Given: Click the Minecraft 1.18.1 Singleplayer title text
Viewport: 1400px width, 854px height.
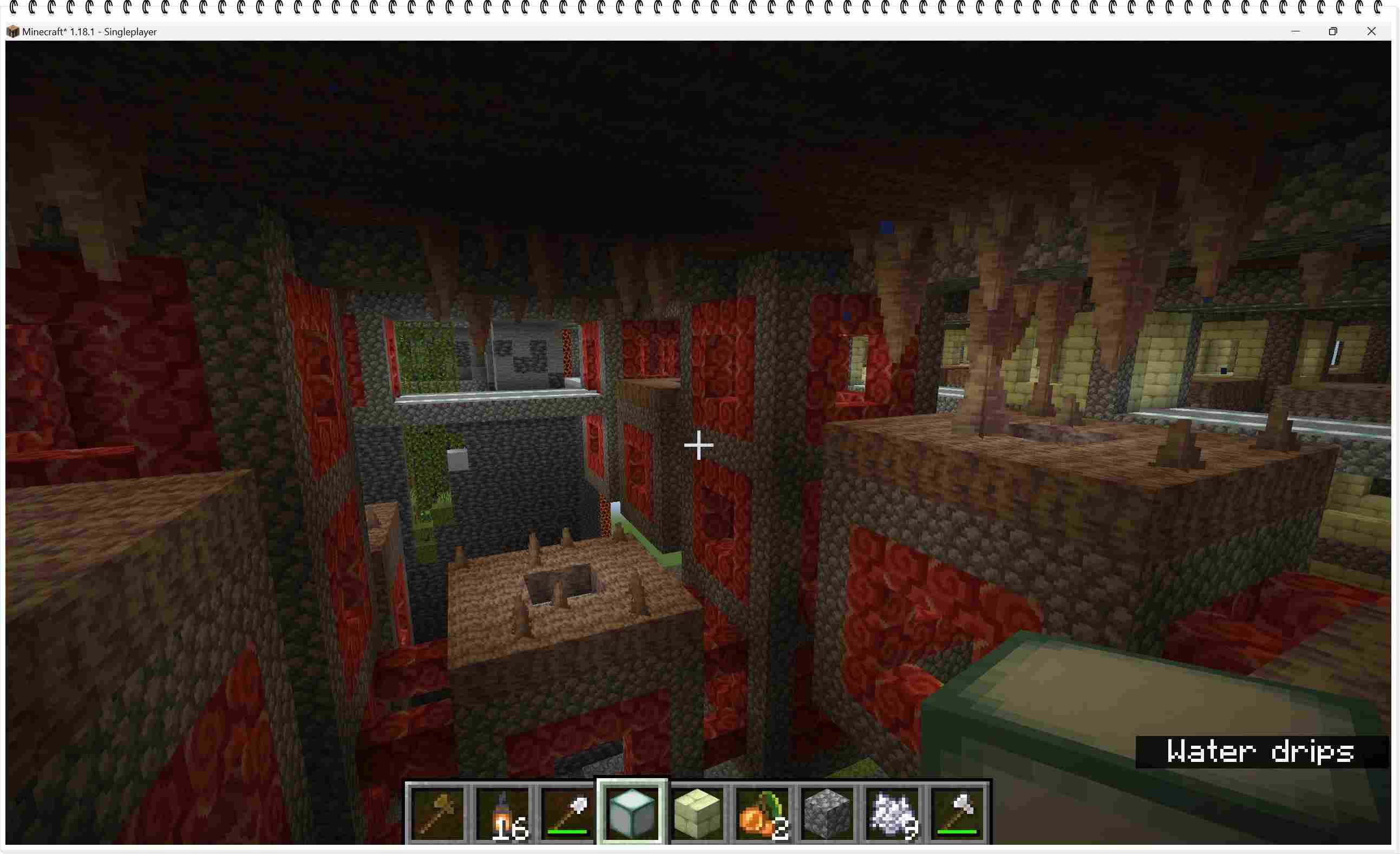Looking at the screenshot, I should (x=89, y=32).
